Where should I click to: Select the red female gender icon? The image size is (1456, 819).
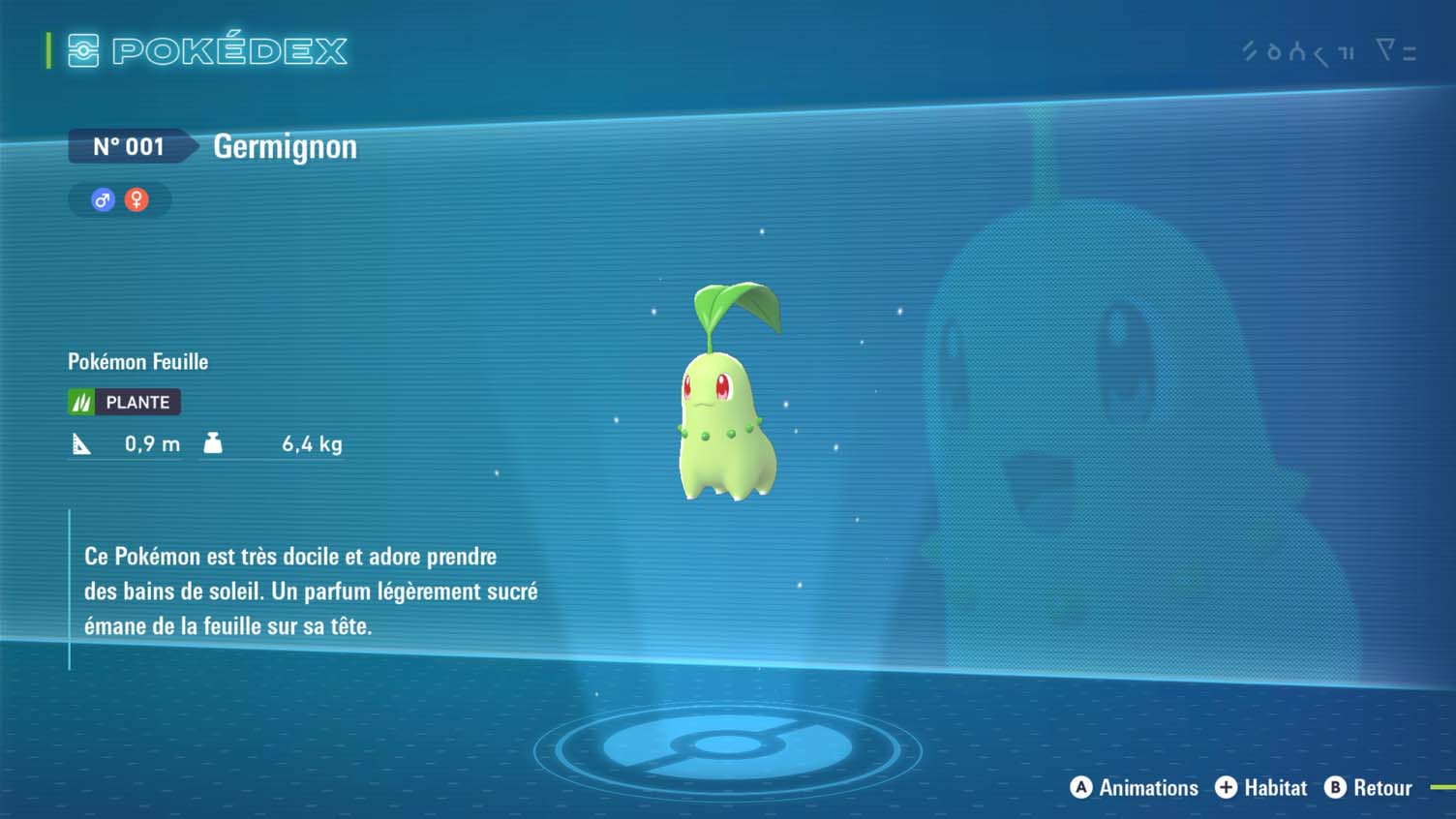point(136,200)
